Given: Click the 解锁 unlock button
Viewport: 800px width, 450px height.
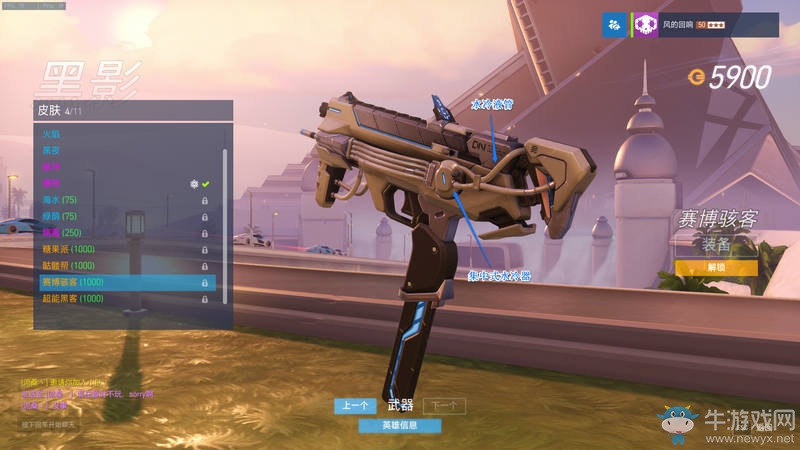Looking at the screenshot, I should (x=715, y=268).
